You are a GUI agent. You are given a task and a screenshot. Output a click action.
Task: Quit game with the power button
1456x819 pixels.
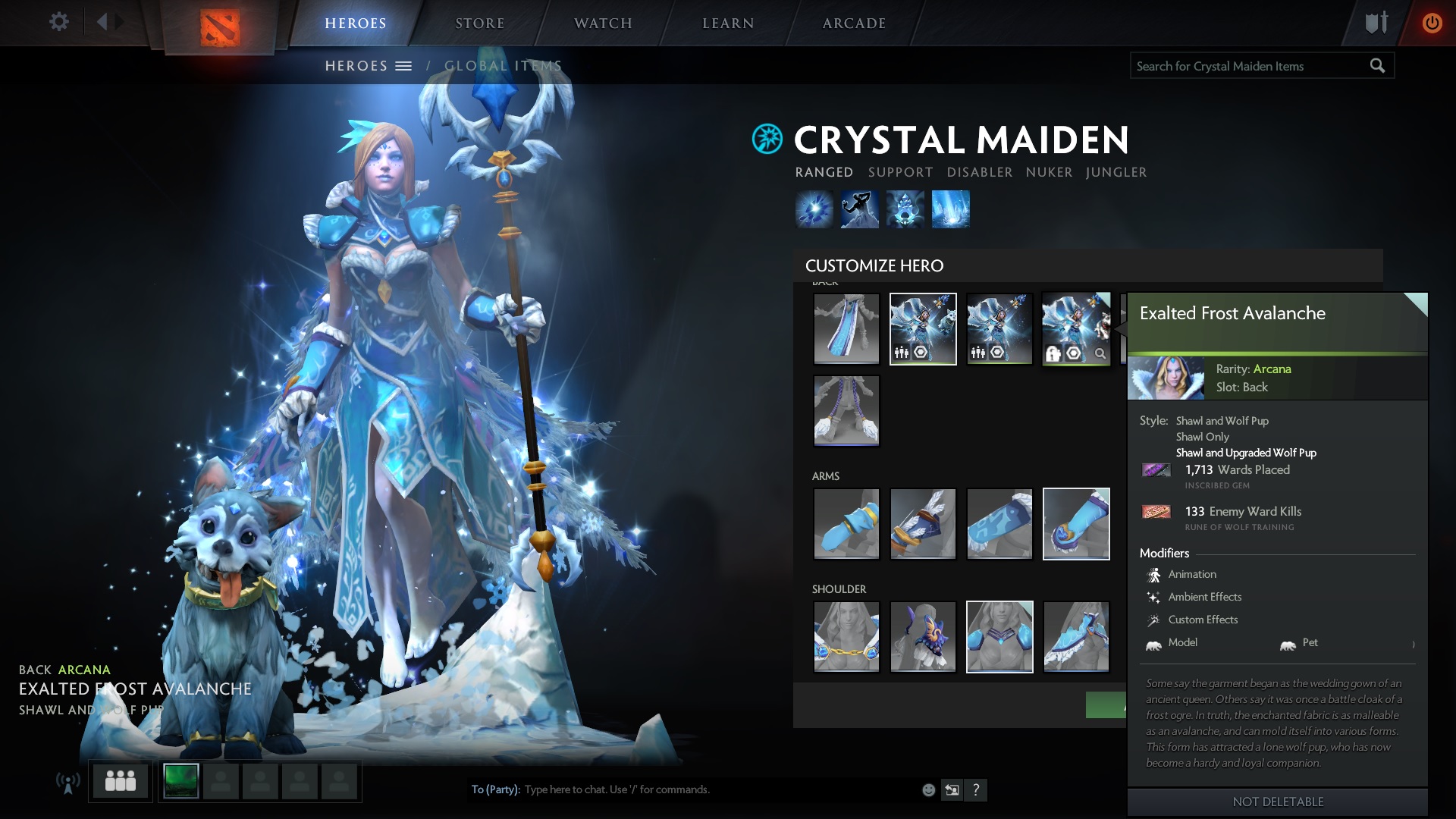1432,23
